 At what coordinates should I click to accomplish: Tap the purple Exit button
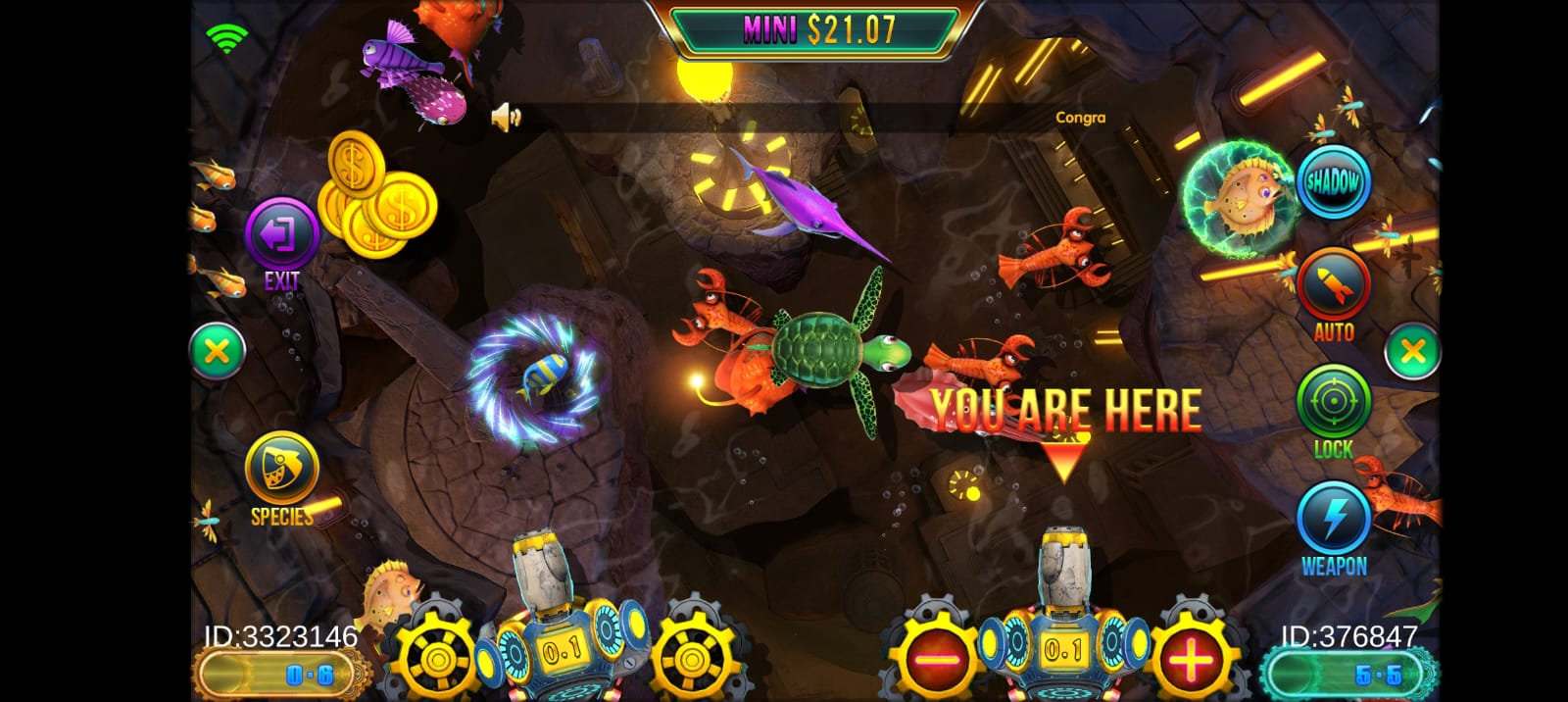pos(281,236)
